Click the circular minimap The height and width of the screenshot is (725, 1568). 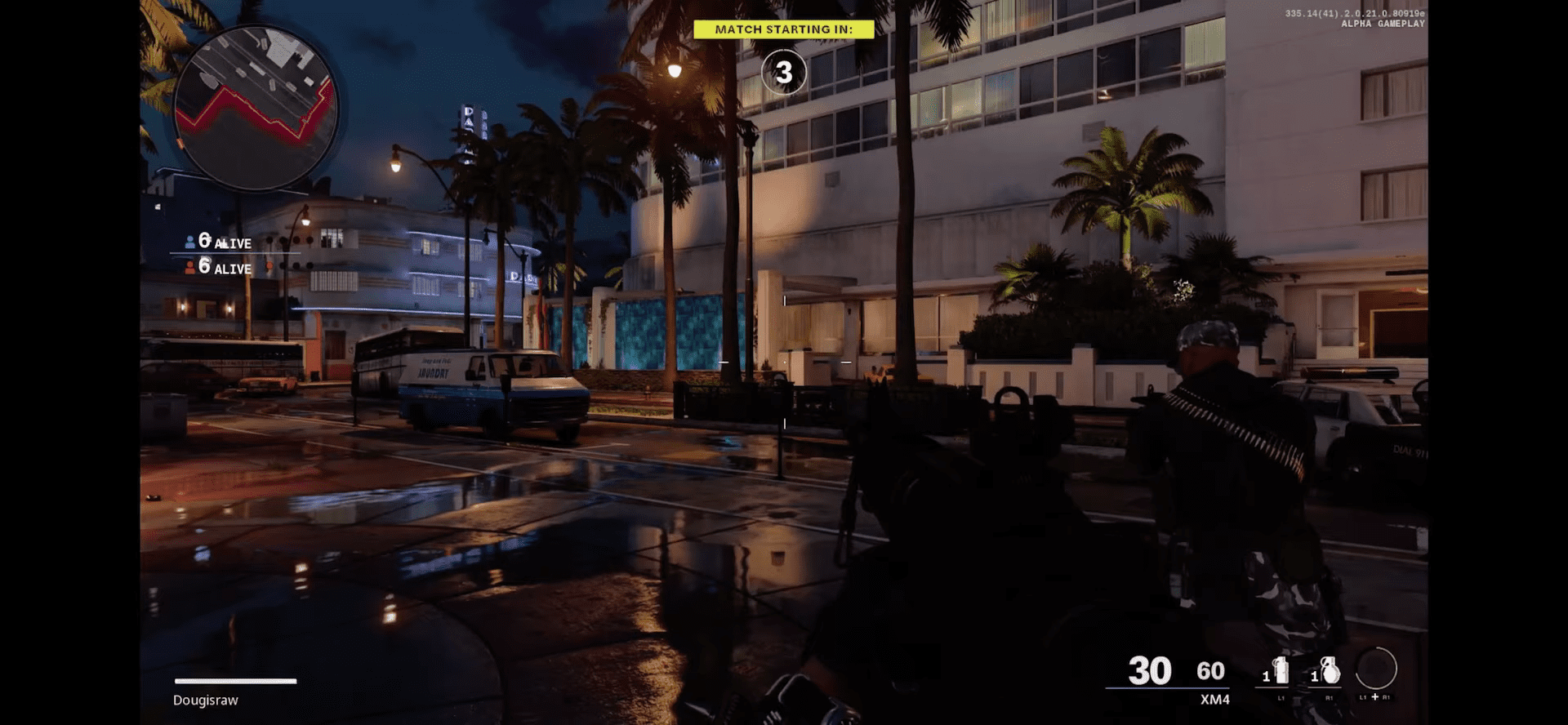(256, 108)
